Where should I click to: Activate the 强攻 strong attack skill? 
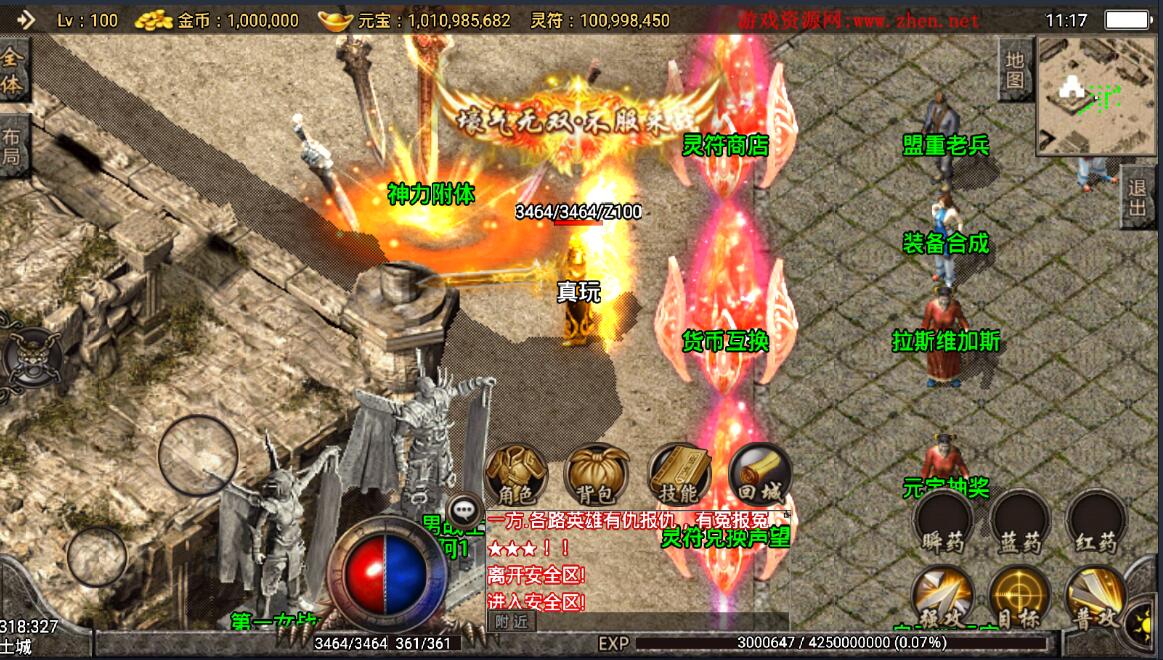click(943, 597)
